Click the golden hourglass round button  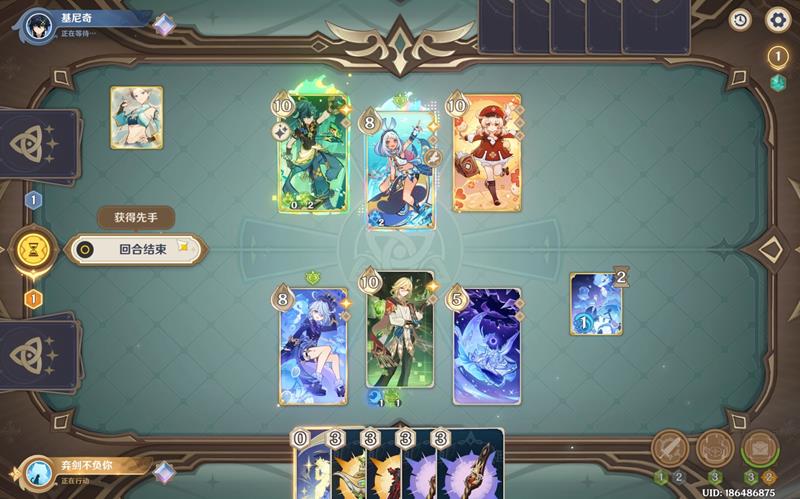33,250
